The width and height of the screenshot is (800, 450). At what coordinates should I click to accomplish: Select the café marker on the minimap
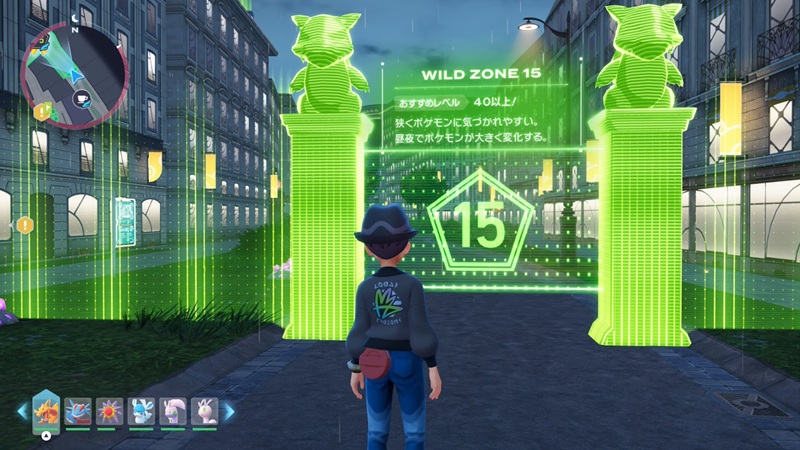coord(82,100)
